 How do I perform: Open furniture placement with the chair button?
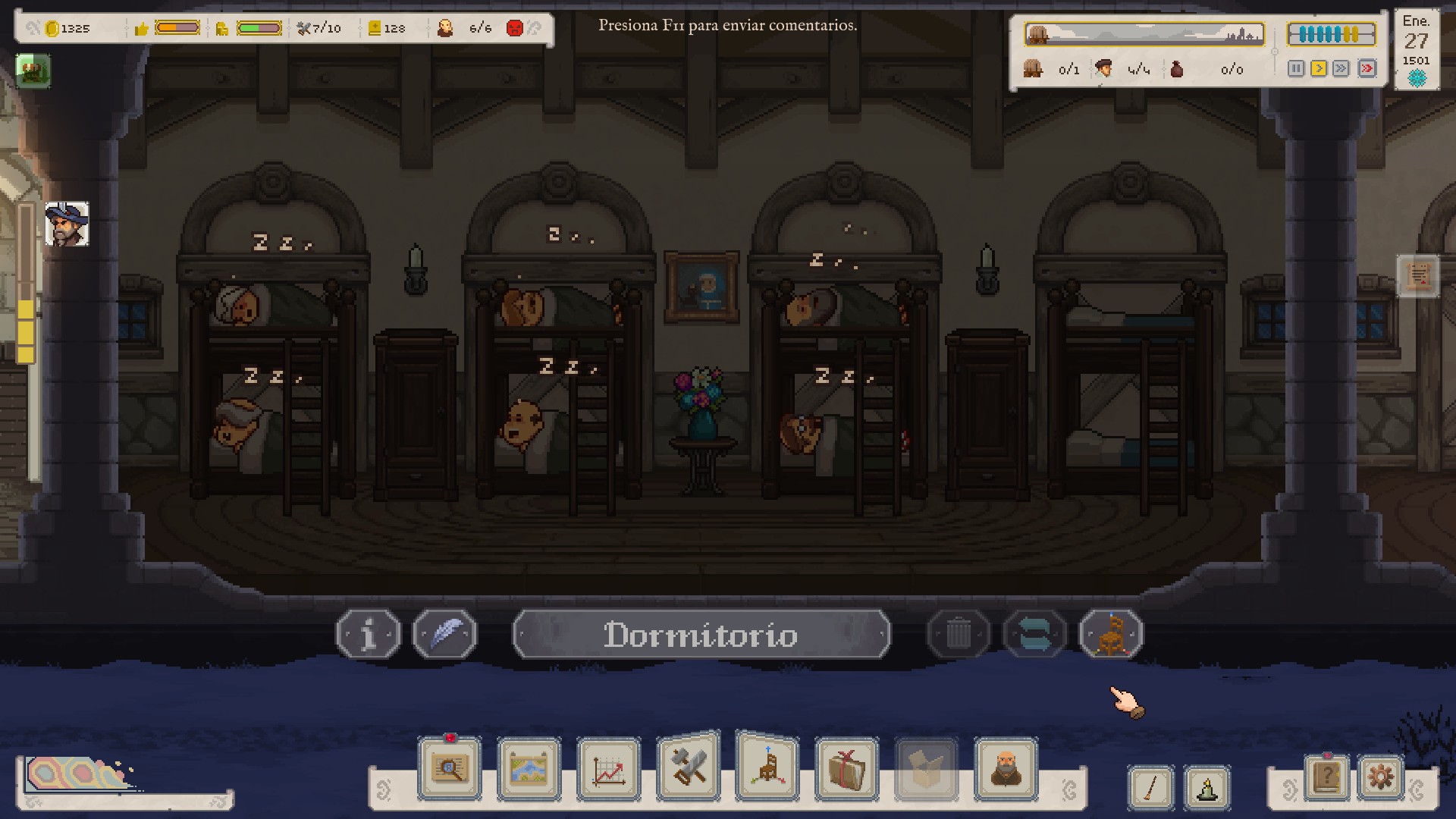tap(1111, 634)
